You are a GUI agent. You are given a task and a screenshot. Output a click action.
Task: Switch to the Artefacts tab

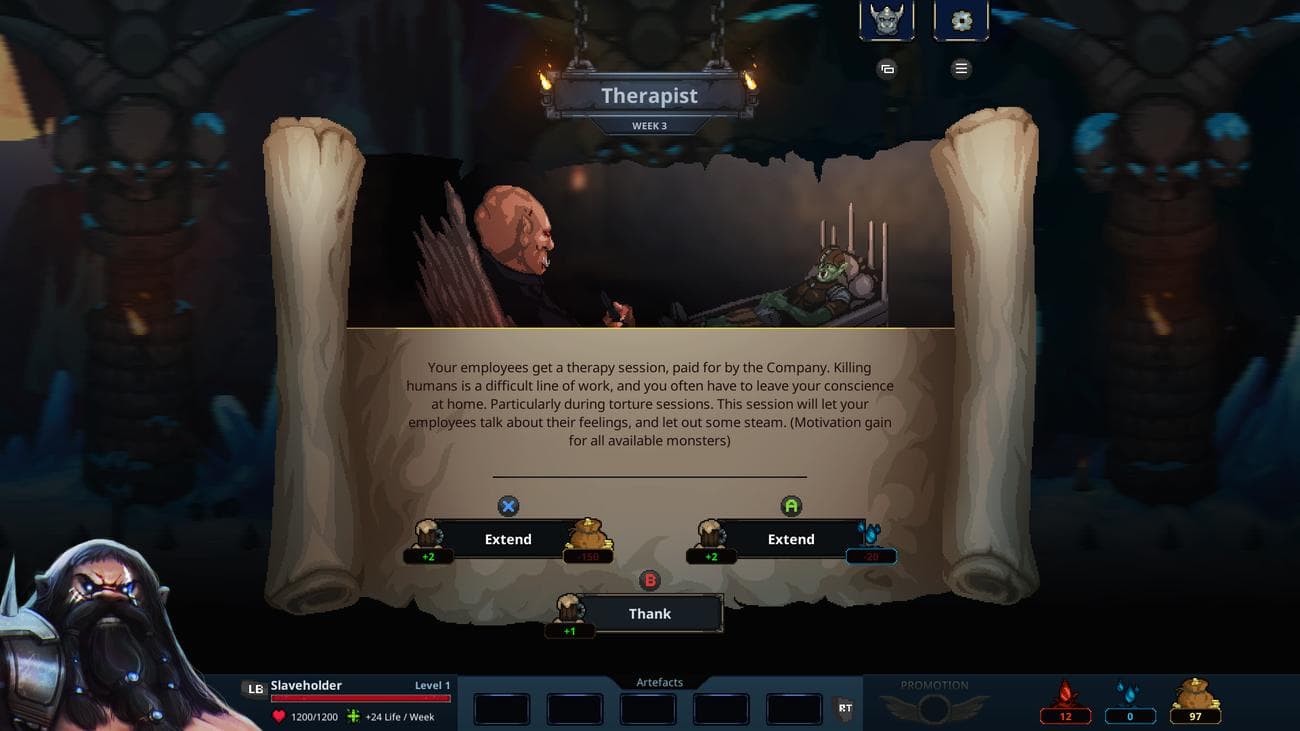658,682
